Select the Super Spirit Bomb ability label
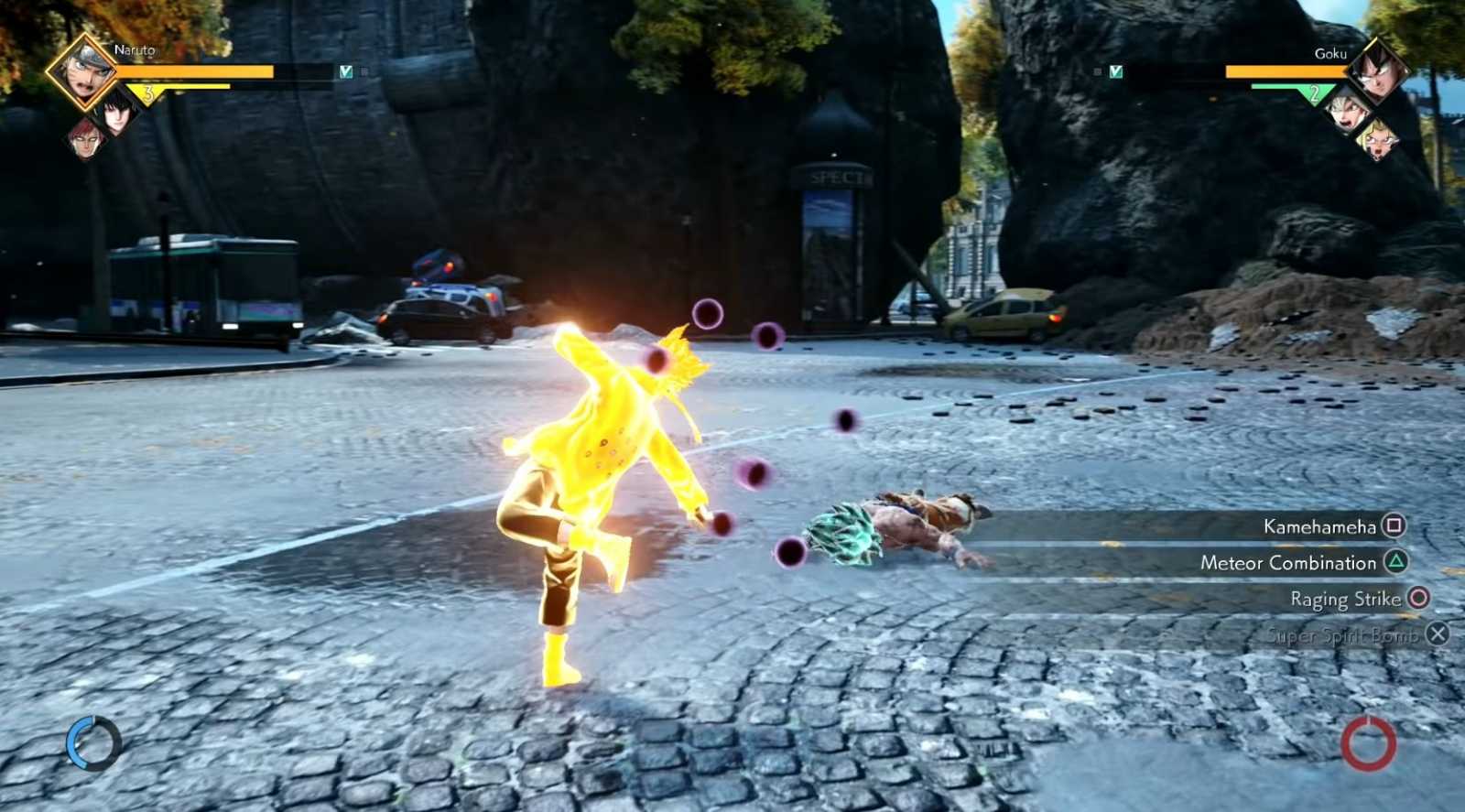This screenshot has height=812, width=1465. click(x=1344, y=633)
